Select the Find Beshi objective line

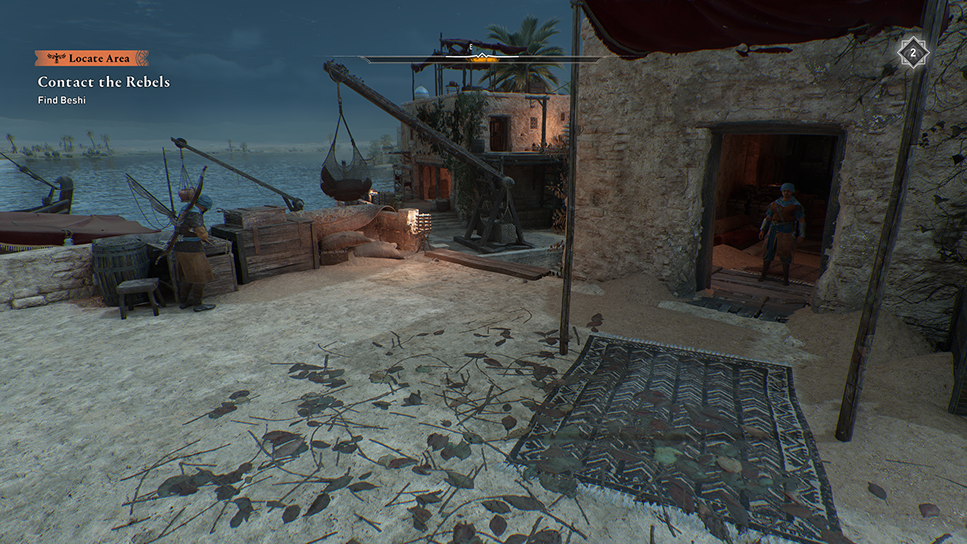(63, 99)
